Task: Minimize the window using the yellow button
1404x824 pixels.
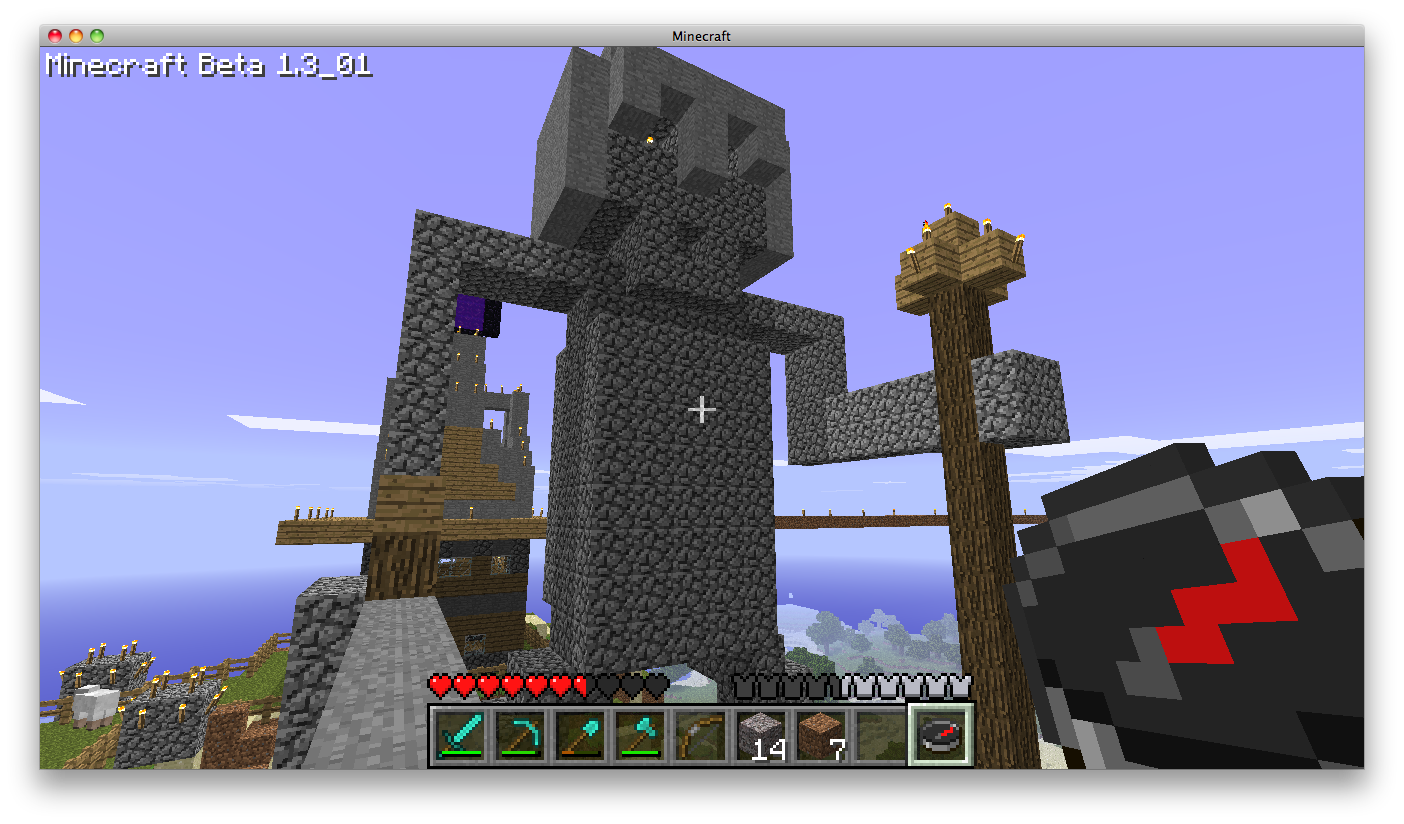Action: [76, 36]
